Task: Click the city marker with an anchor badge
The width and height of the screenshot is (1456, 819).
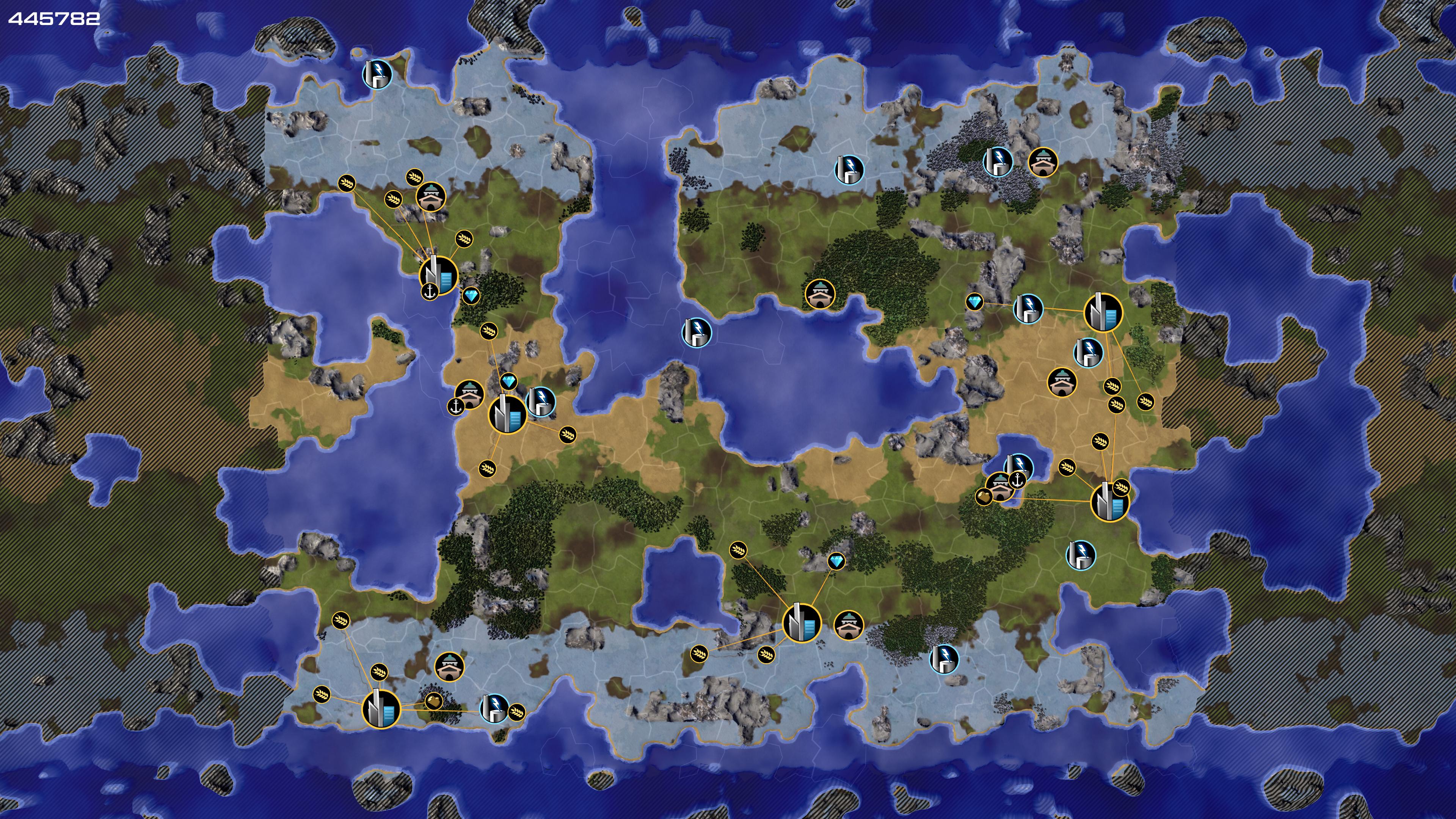Action: (439, 275)
